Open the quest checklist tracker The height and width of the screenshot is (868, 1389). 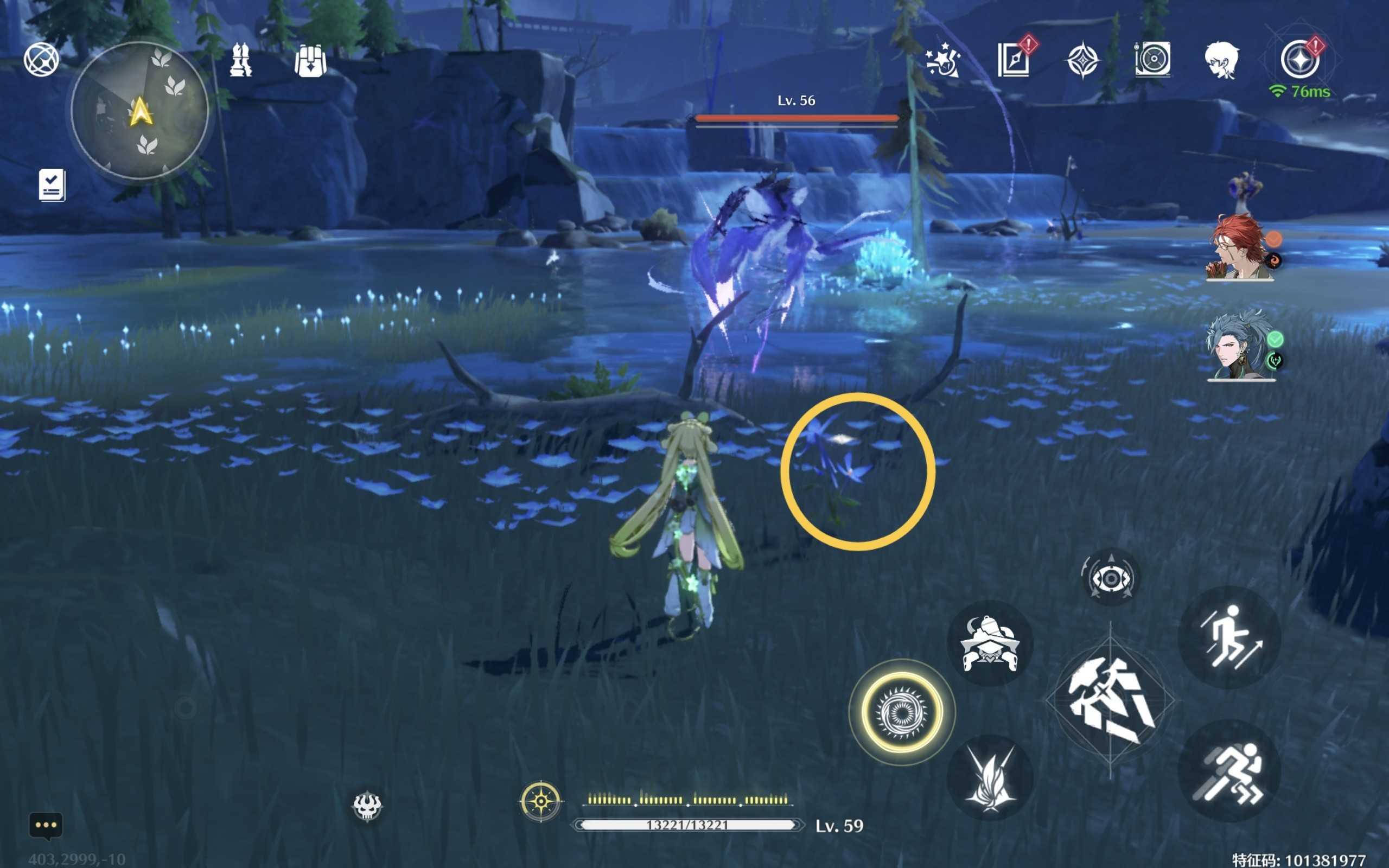pyautogui.click(x=52, y=185)
